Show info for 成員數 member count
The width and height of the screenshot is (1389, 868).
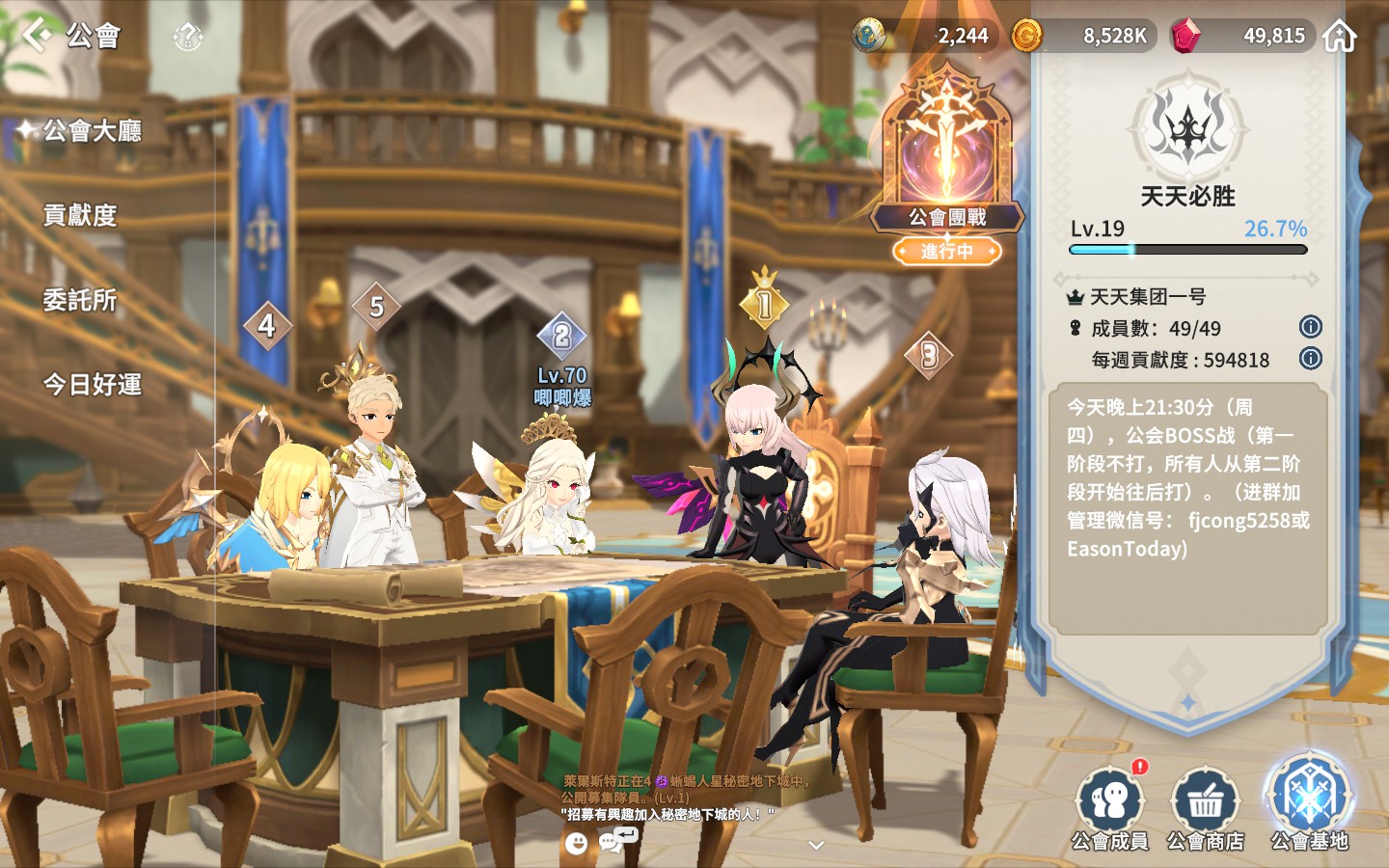[1310, 327]
